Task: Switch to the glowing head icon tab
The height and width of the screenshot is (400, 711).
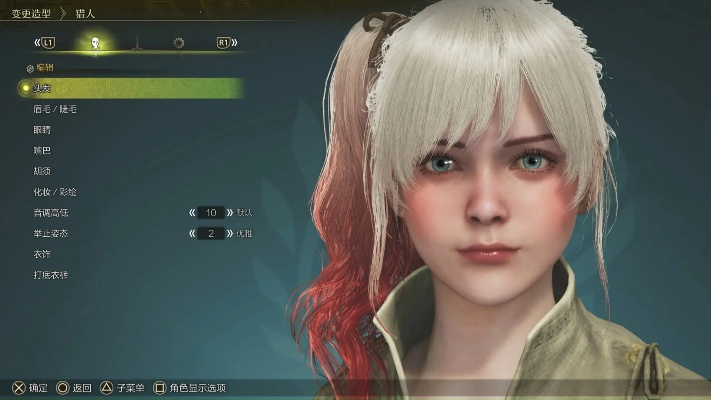Action: click(x=96, y=43)
